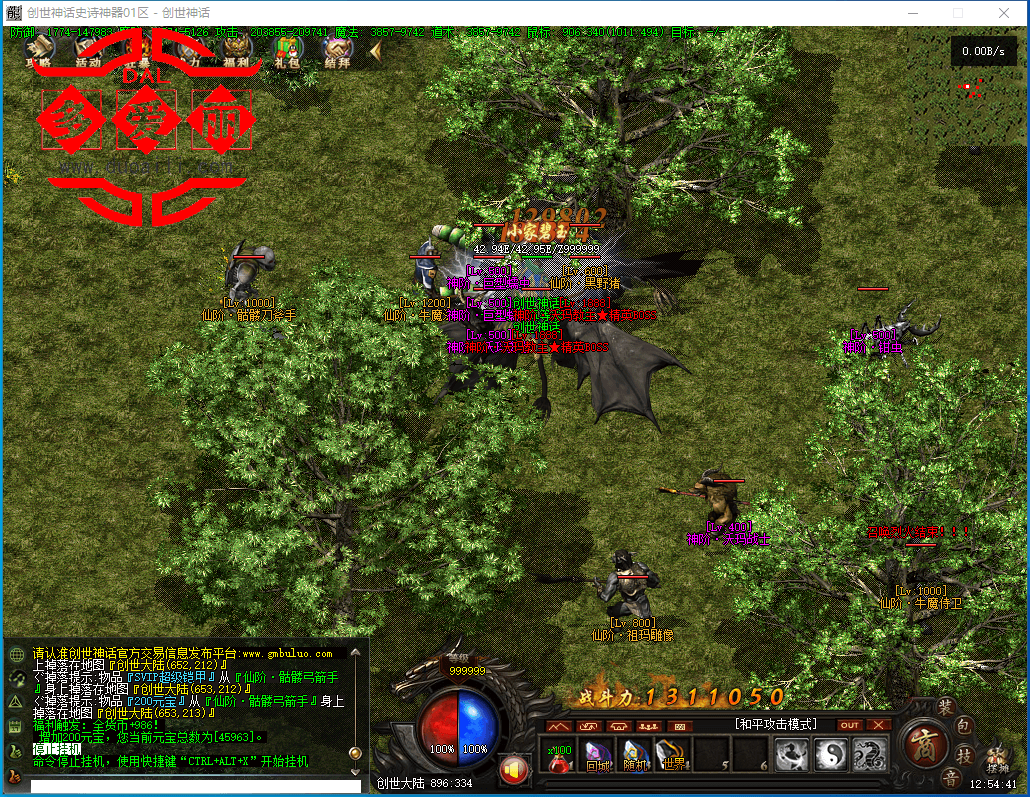Open the 攻略 strategy guide icon
Screen dimensions: 1030x797
coord(40,48)
